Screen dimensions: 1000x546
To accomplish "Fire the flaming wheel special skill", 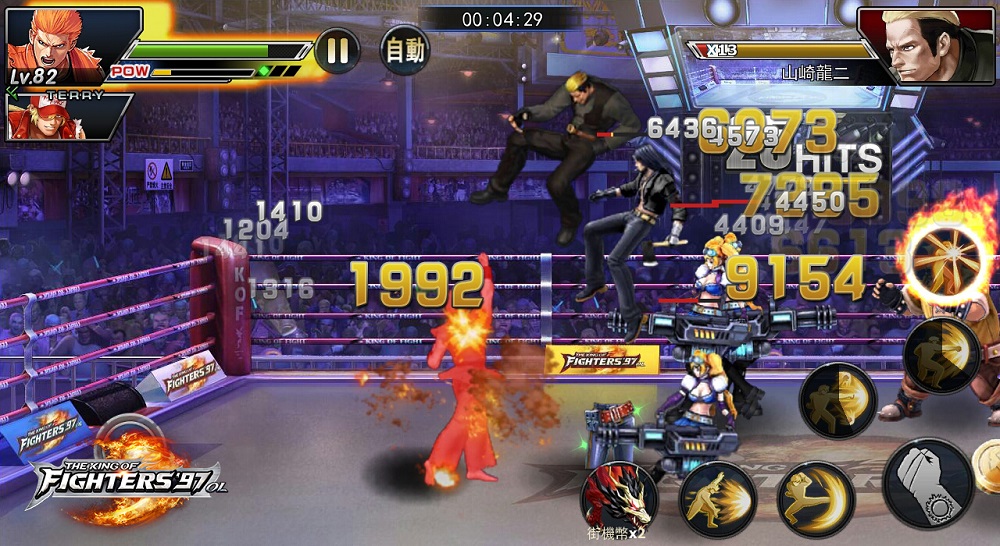I will 947,265.
